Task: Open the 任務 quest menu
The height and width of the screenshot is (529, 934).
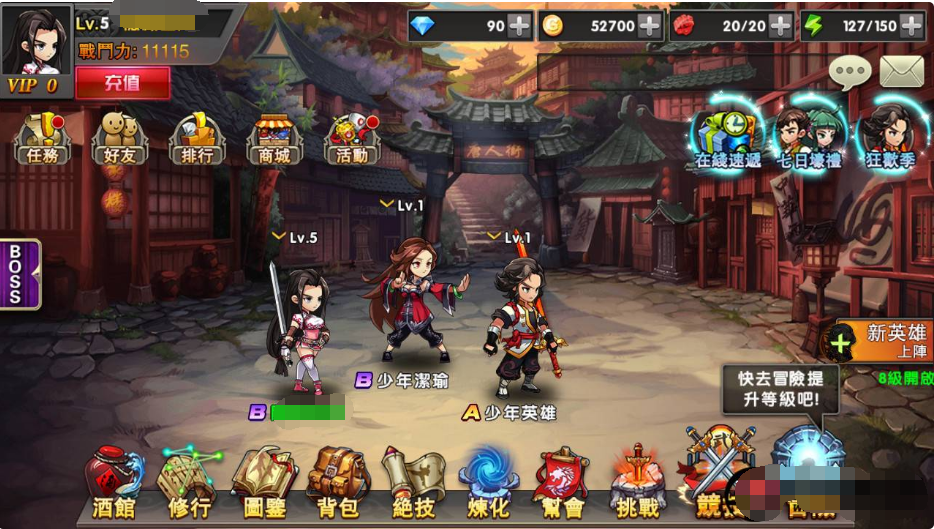Action: pos(42,138)
